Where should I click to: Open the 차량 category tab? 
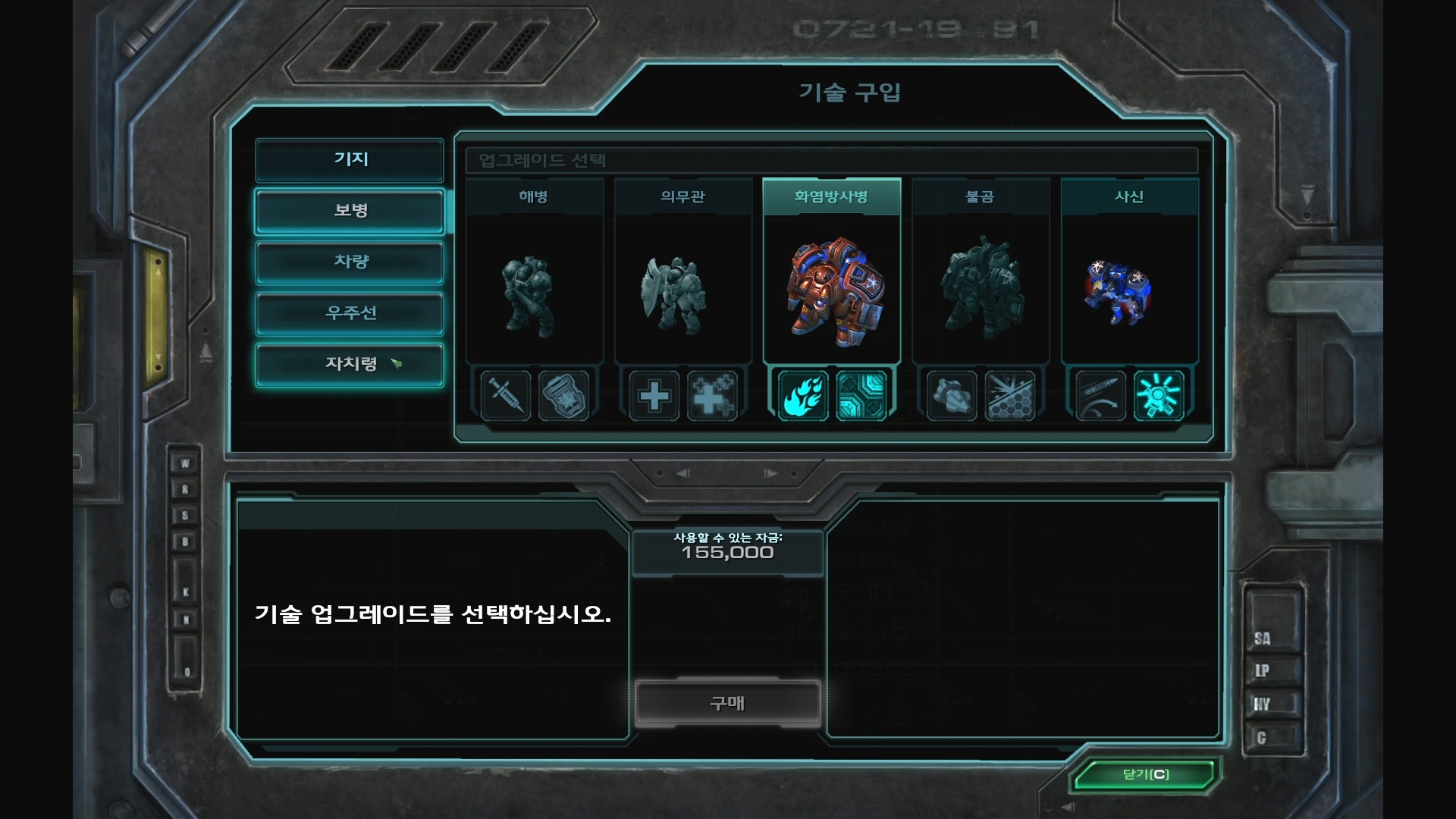350,262
